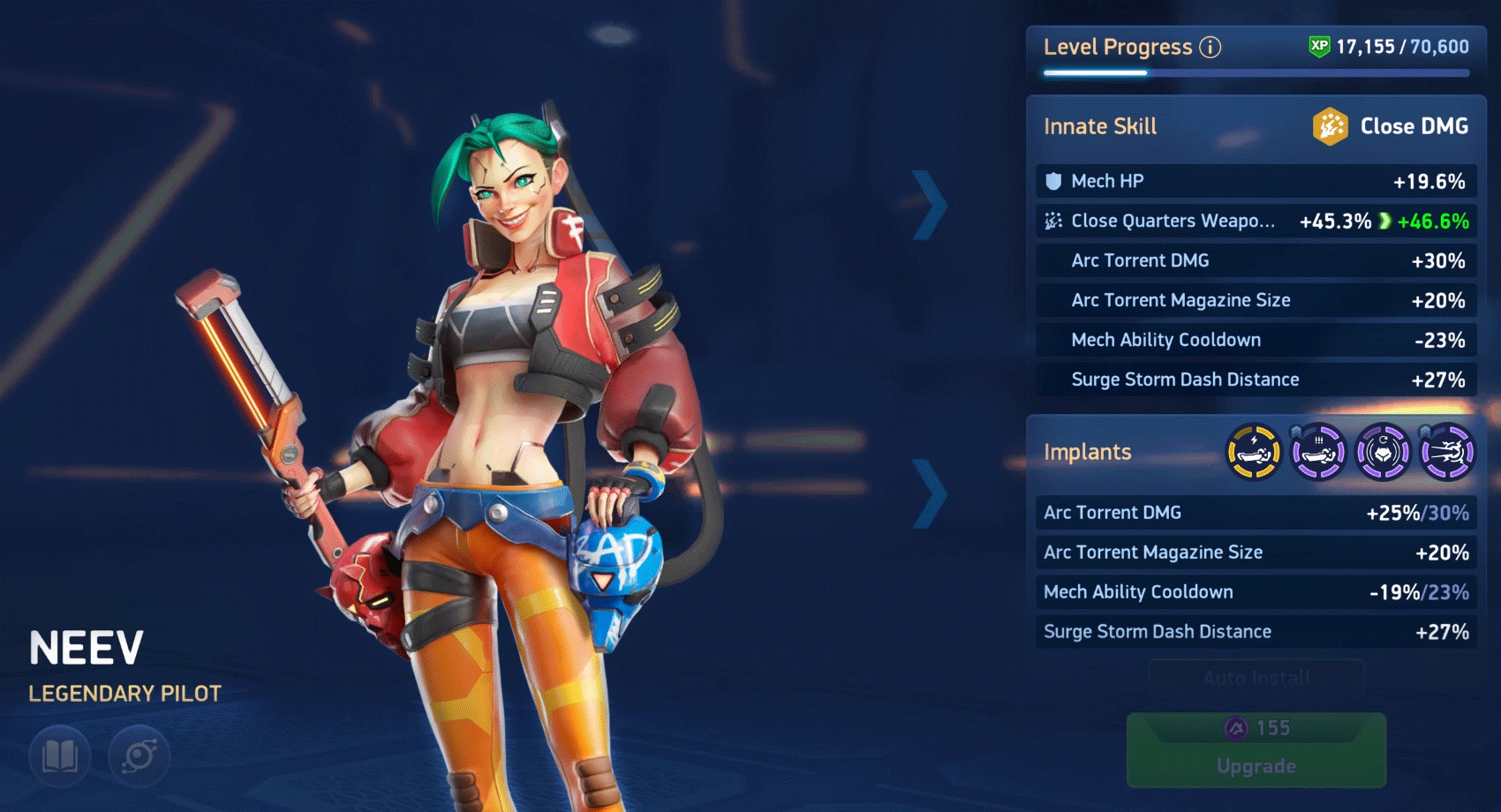Select the Implants section header
This screenshot has height=812, width=1501.
[x=1089, y=452]
